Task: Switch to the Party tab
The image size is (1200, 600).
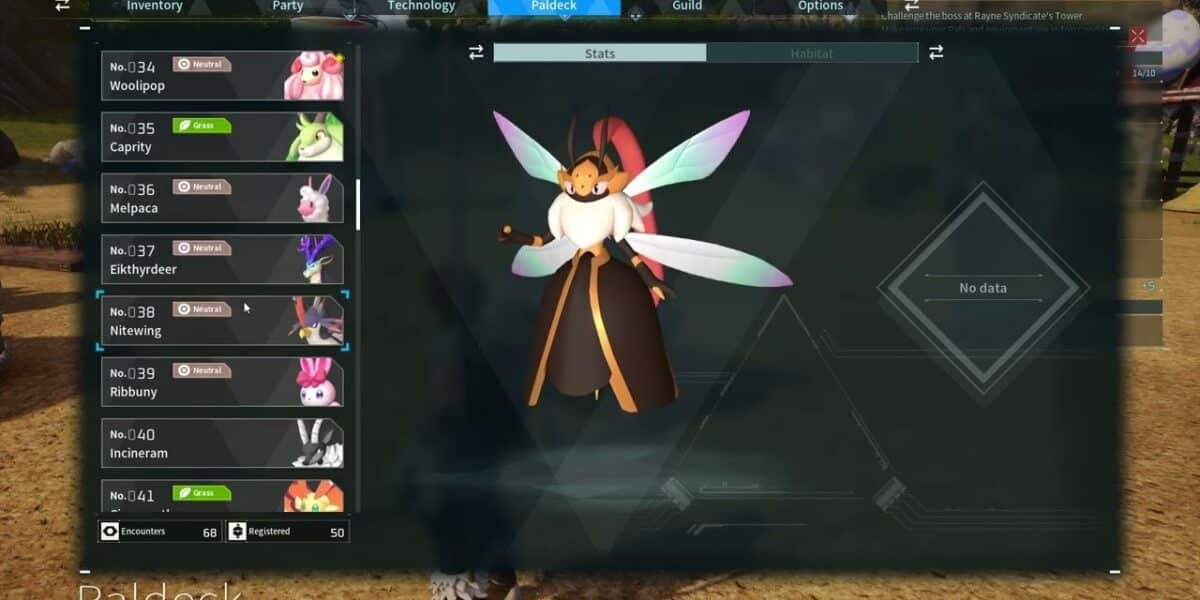Action: (288, 6)
